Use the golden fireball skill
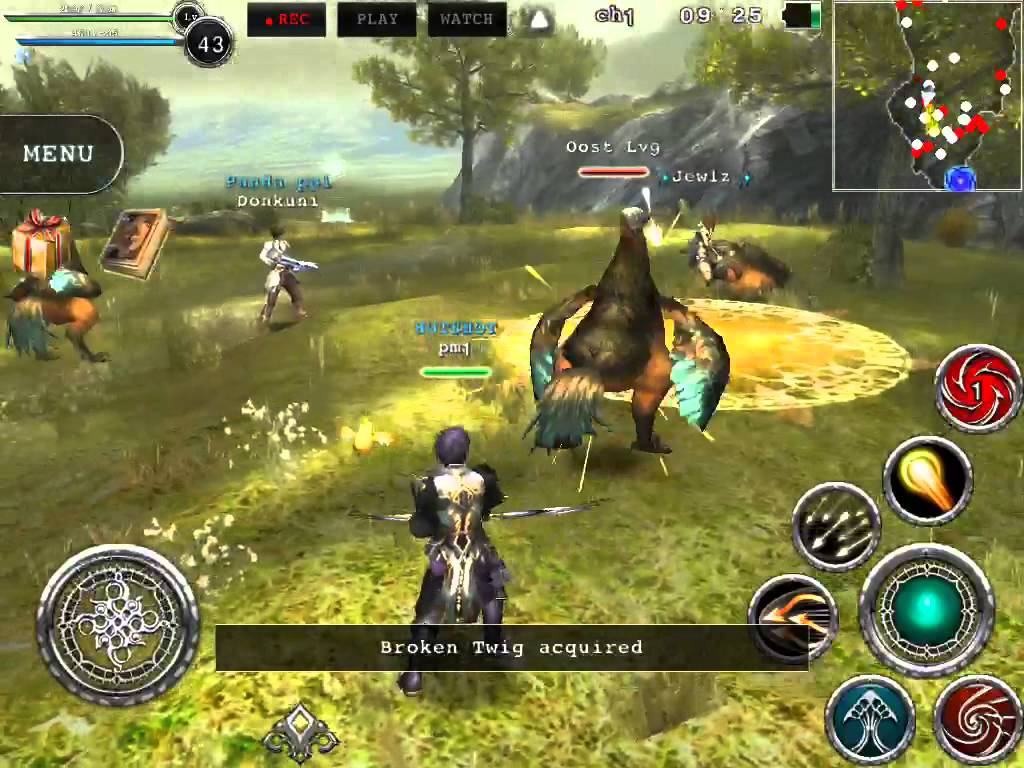 (928, 481)
